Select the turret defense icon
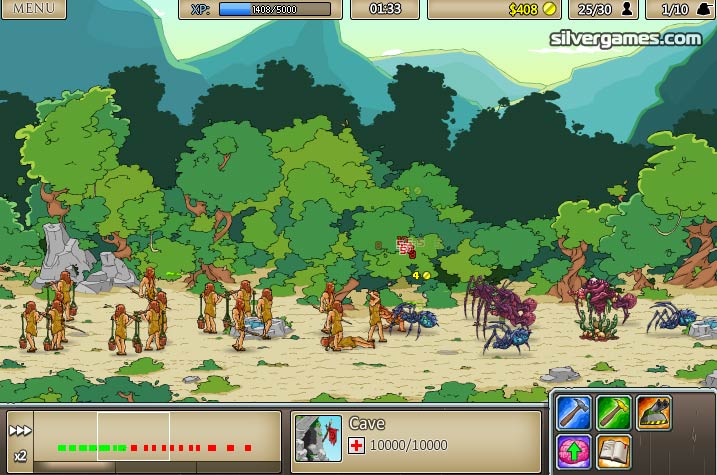 pyautogui.click(x=653, y=411)
